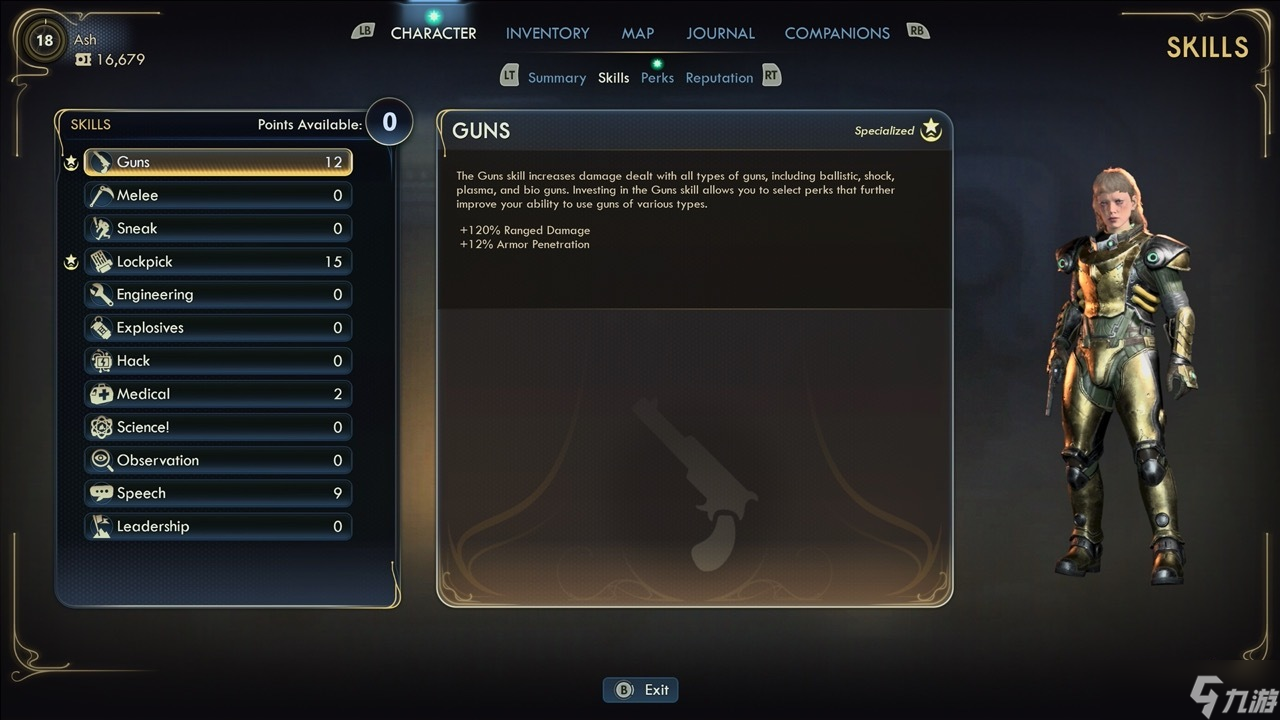Open the Summary sub-tab

(556, 78)
